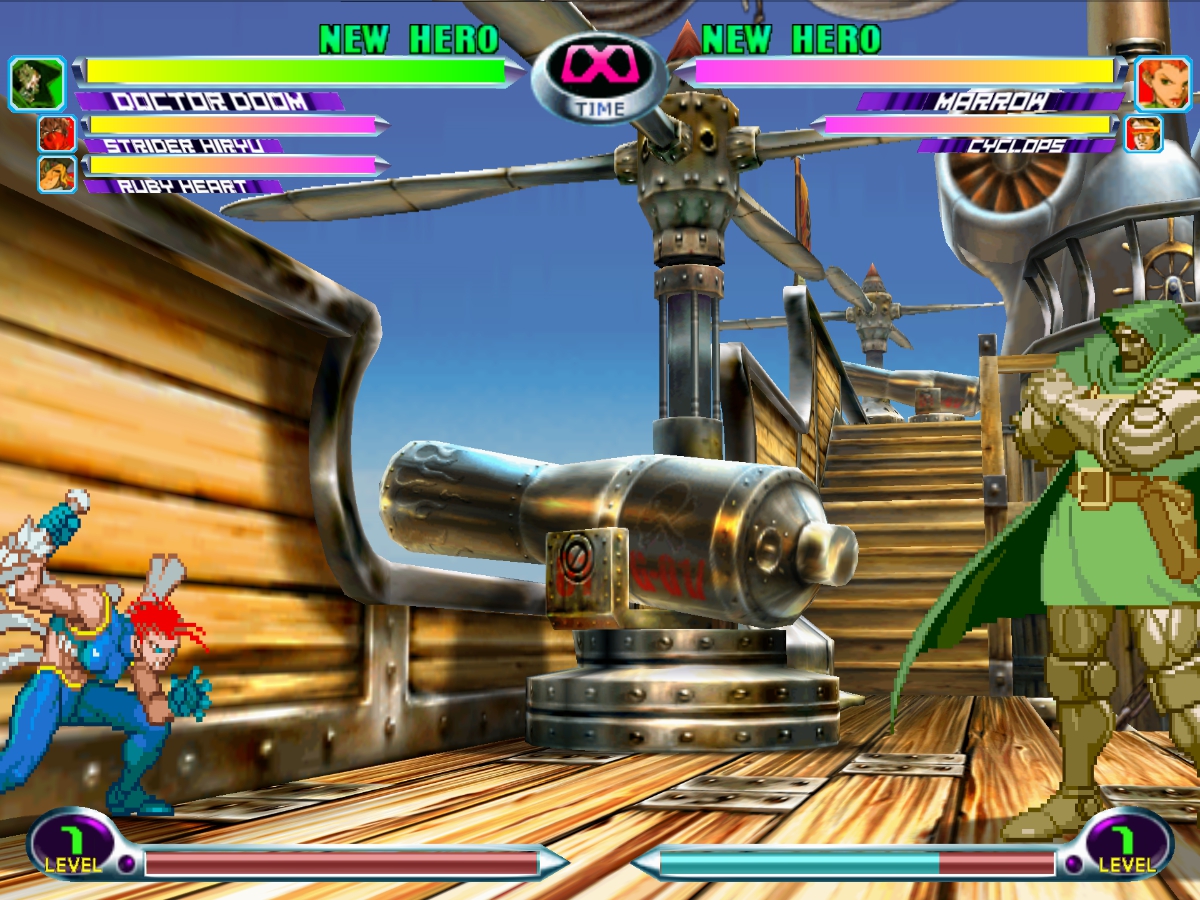
Task: Choose the Cyclops assist portrait
Action: (x=1143, y=133)
